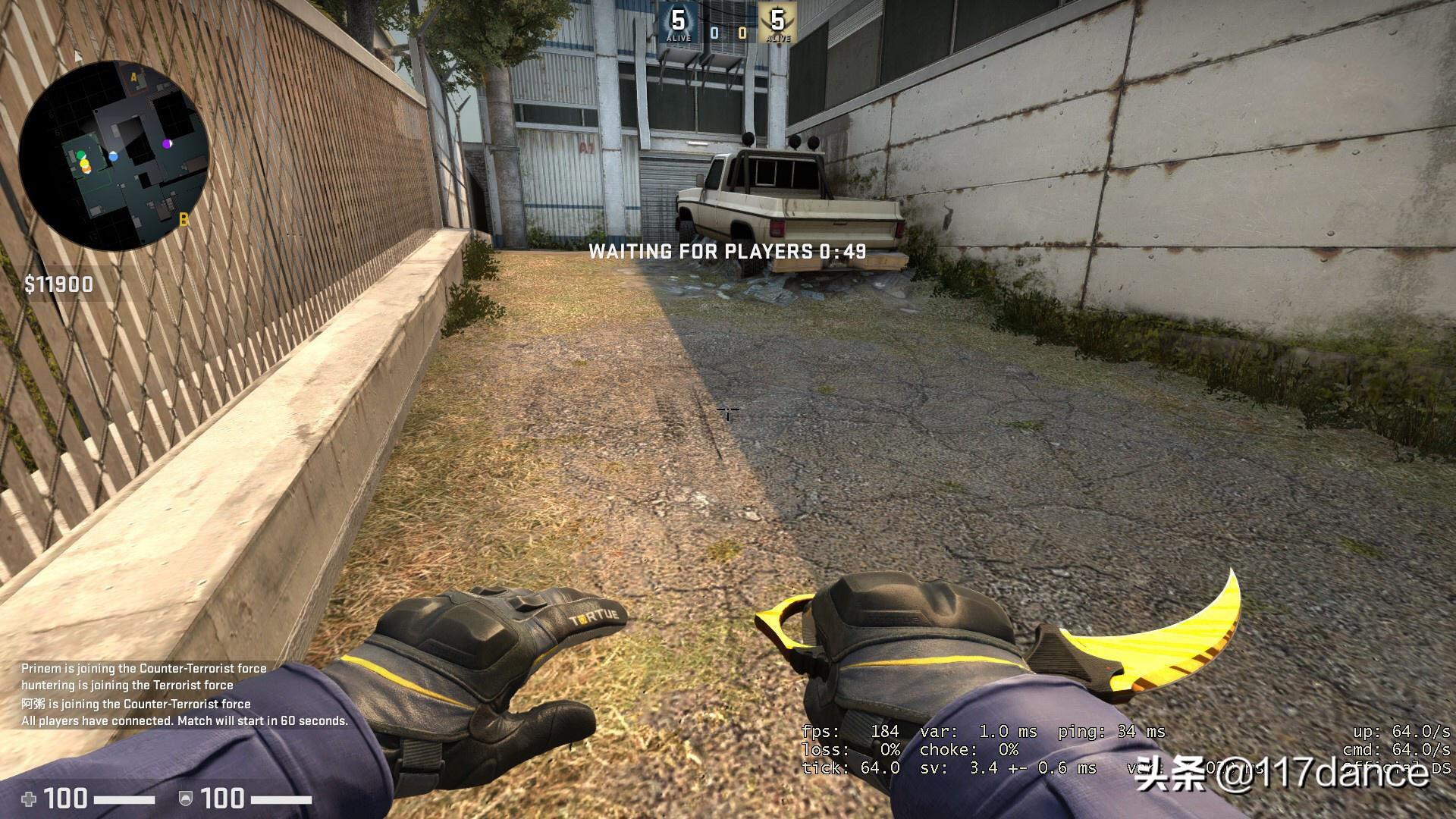The image size is (1456, 819).
Task: Select the Terrorist score showing 0
Action: click(x=742, y=33)
